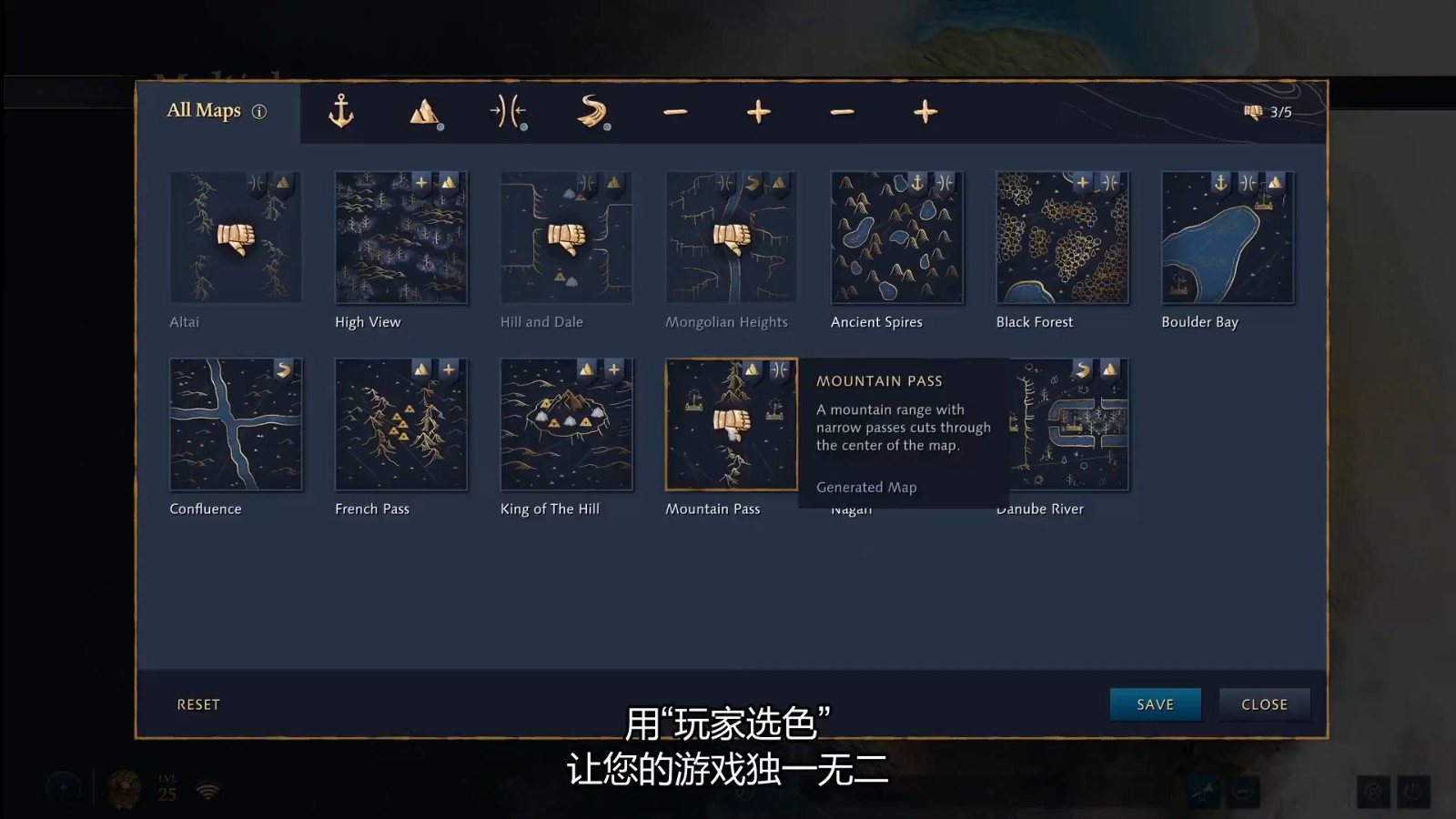1456x819 pixels.
Task: Open the info icon beside All Maps
Action: pyautogui.click(x=259, y=112)
